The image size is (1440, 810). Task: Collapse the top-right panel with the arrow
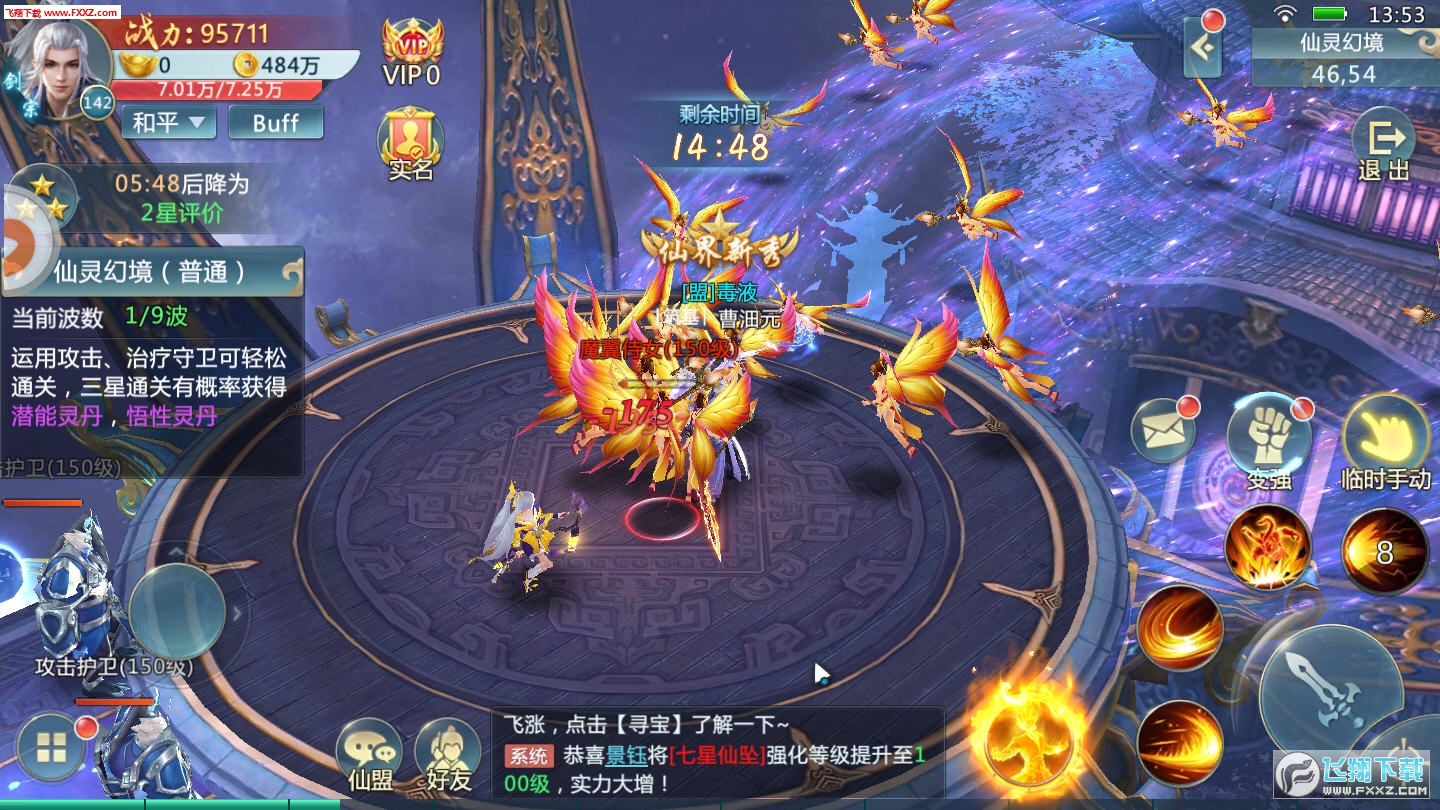click(1205, 48)
